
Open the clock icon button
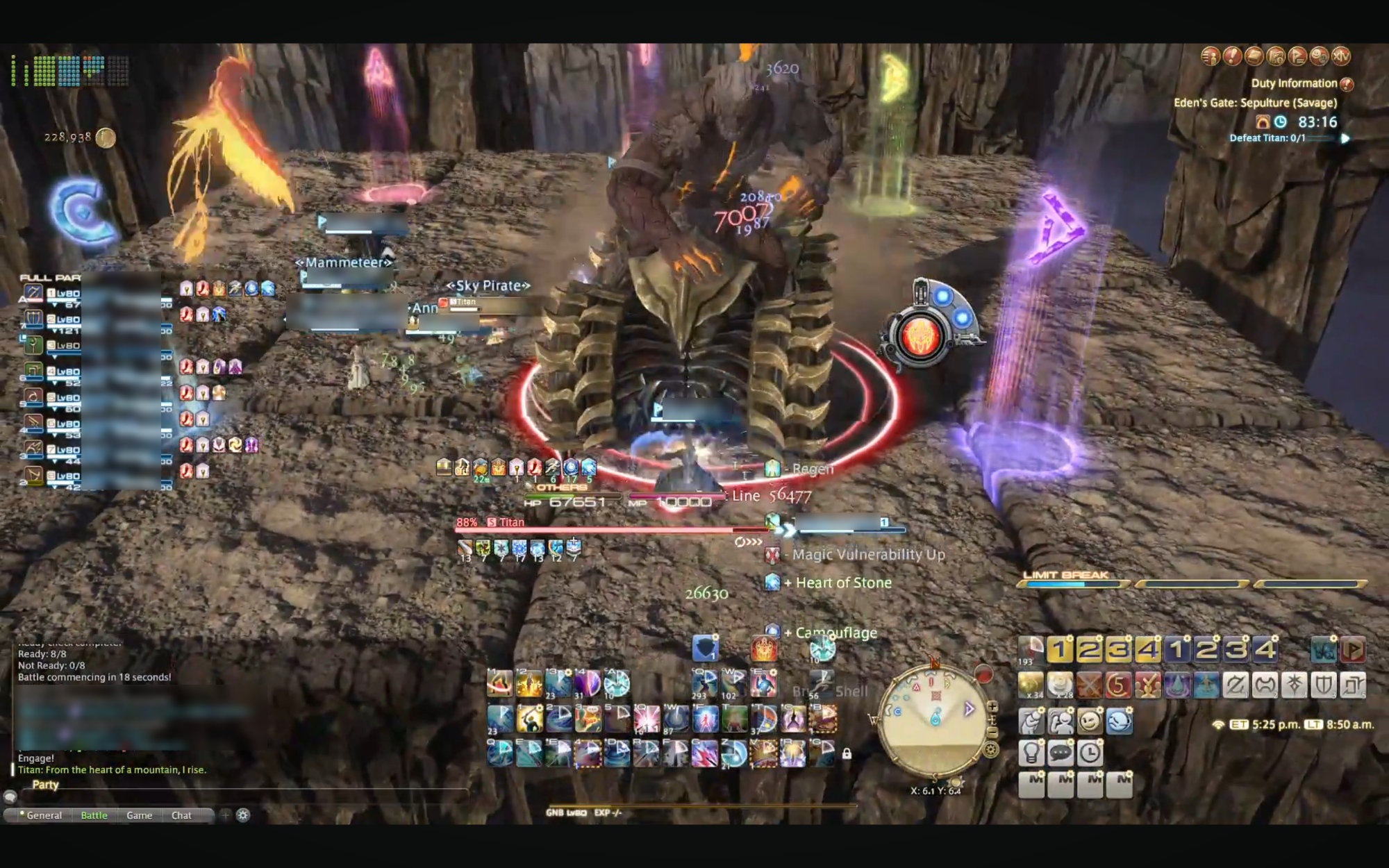(x=1090, y=753)
